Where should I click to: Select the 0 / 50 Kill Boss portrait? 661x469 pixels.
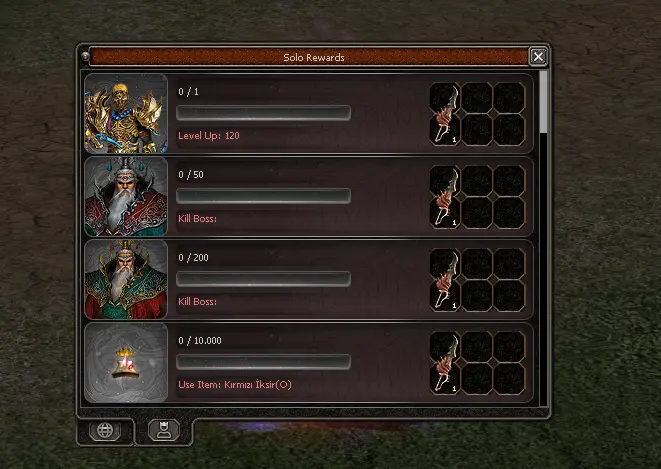coord(125,196)
